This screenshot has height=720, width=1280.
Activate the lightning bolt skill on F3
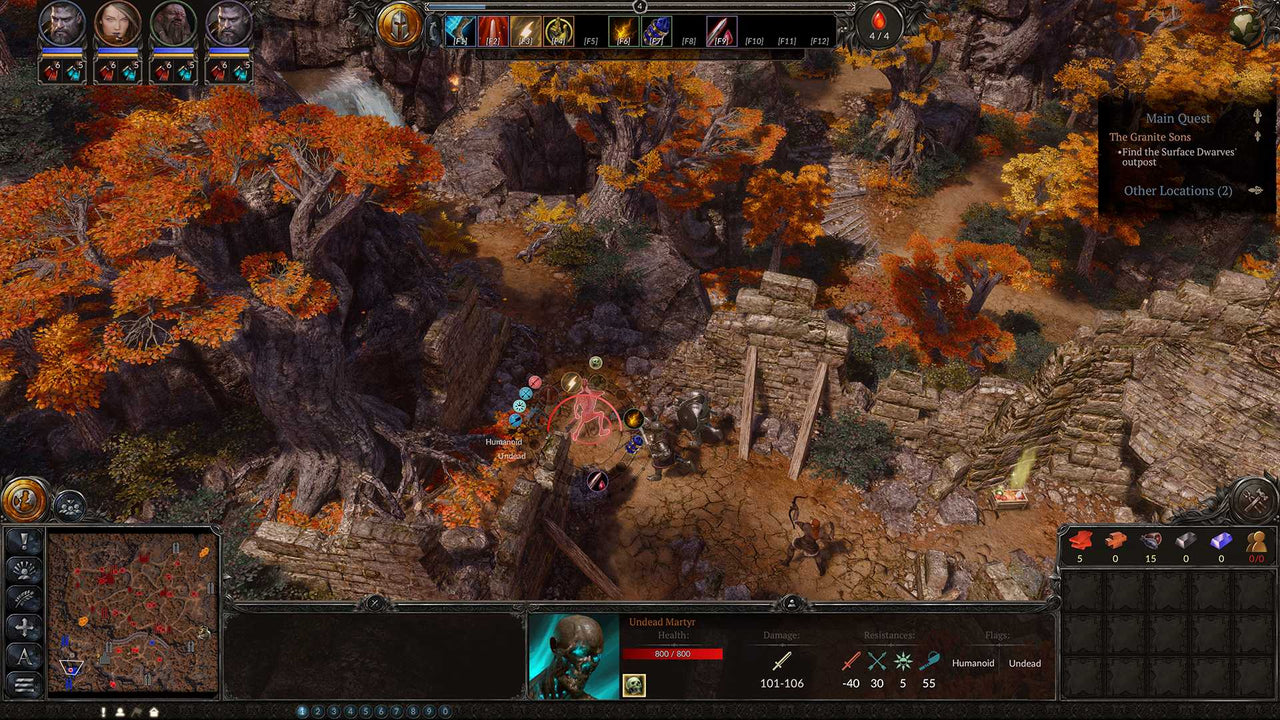click(x=525, y=28)
